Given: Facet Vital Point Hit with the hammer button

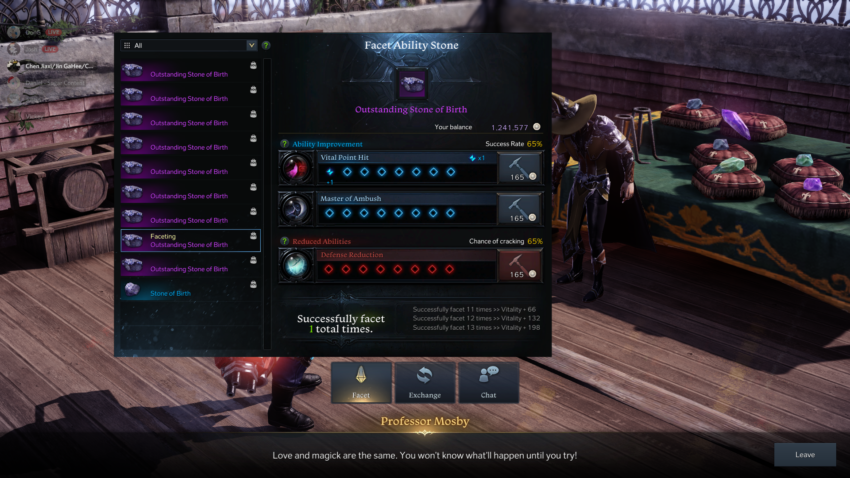Looking at the screenshot, I should 519,167.
